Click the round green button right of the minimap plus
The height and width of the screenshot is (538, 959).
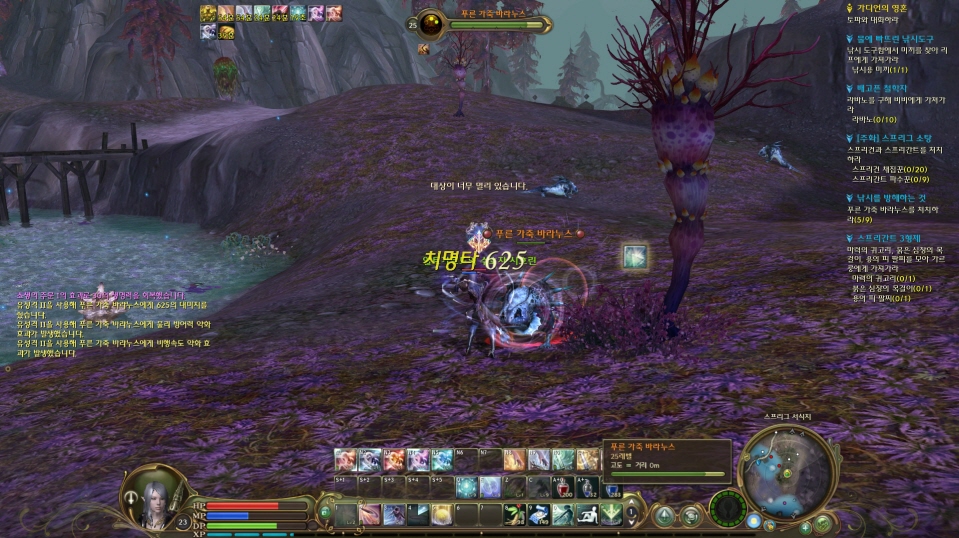(821, 523)
